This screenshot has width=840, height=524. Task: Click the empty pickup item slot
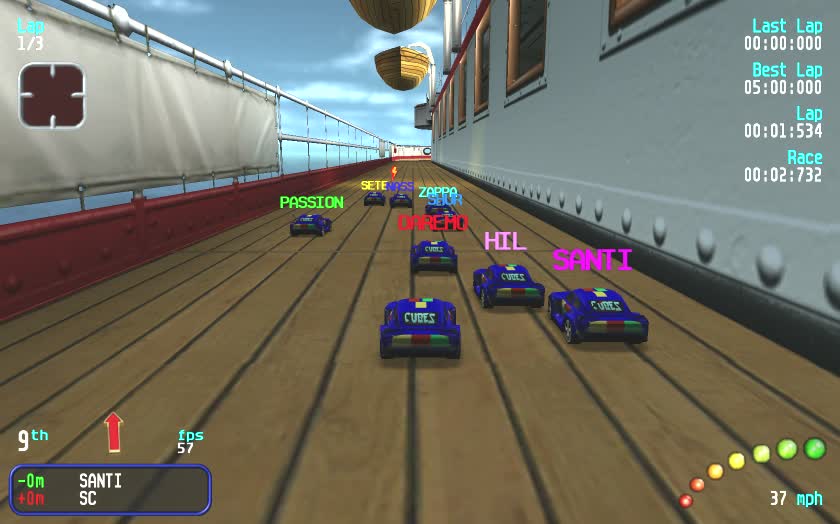click(x=51, y=96)
